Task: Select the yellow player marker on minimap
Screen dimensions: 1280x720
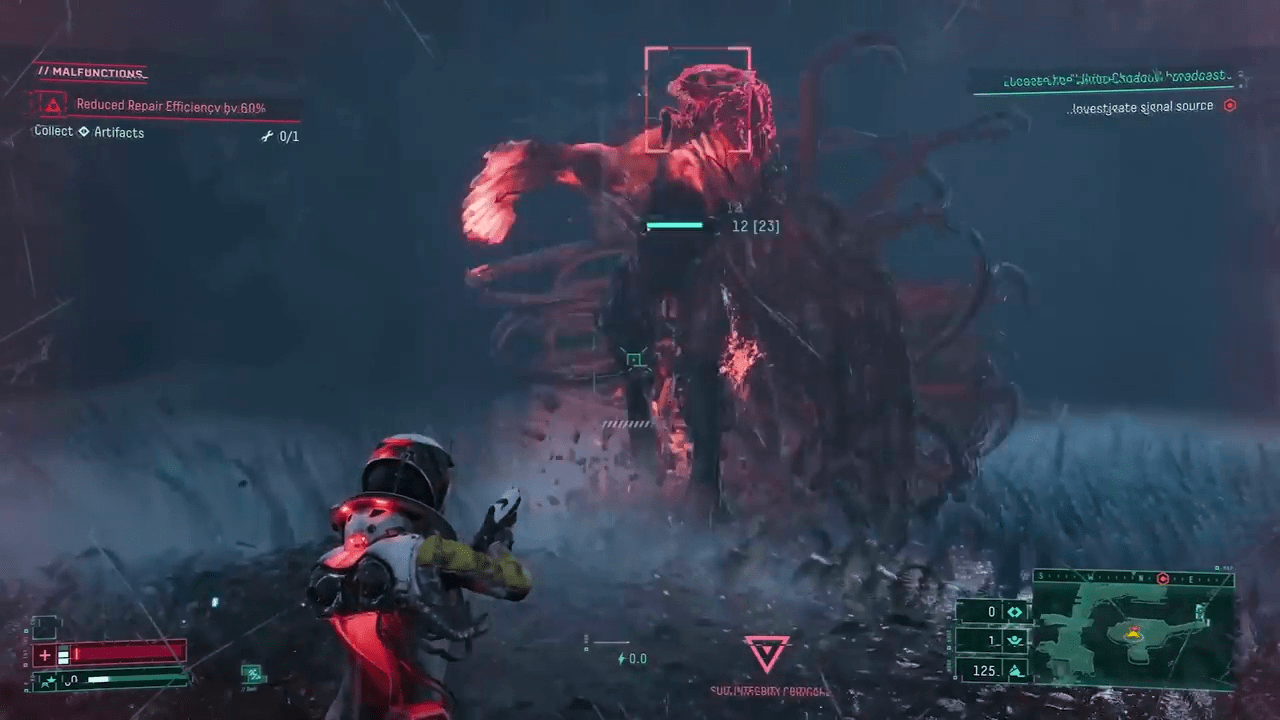Action: [1134, 632]
